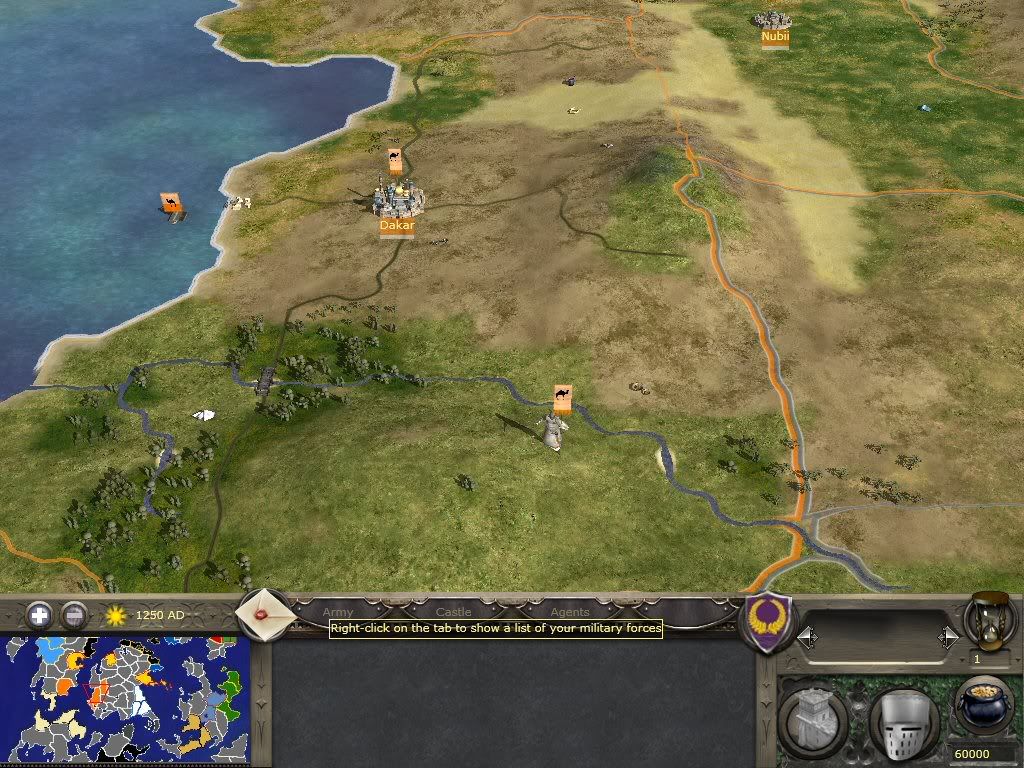Switch to the Castle tab
The width and height of the screenshot is (1024, 768).
point(453,611)
